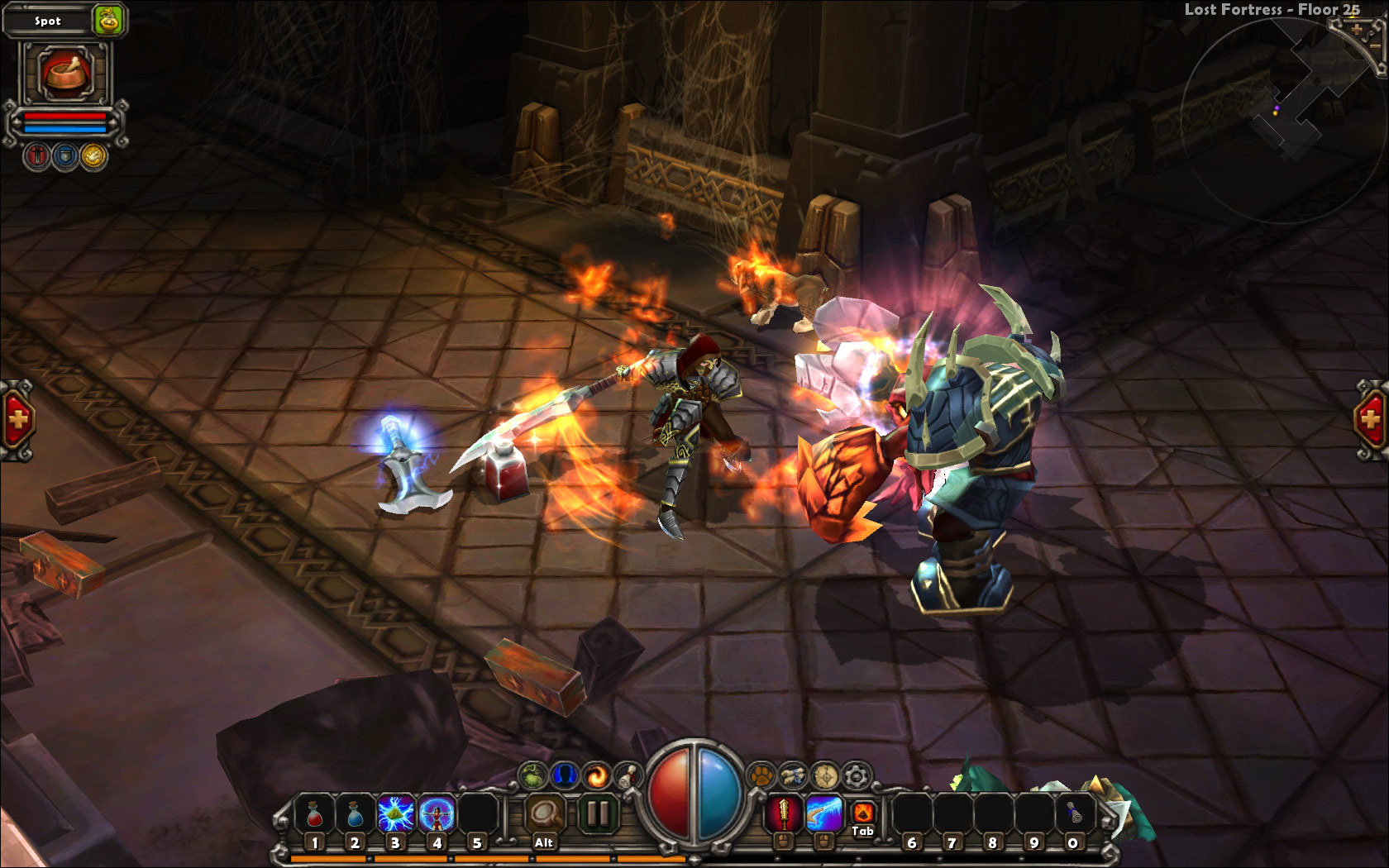
Task: Select the ice skill on the right-mouse slot
Action: click(x=823, y=814)
